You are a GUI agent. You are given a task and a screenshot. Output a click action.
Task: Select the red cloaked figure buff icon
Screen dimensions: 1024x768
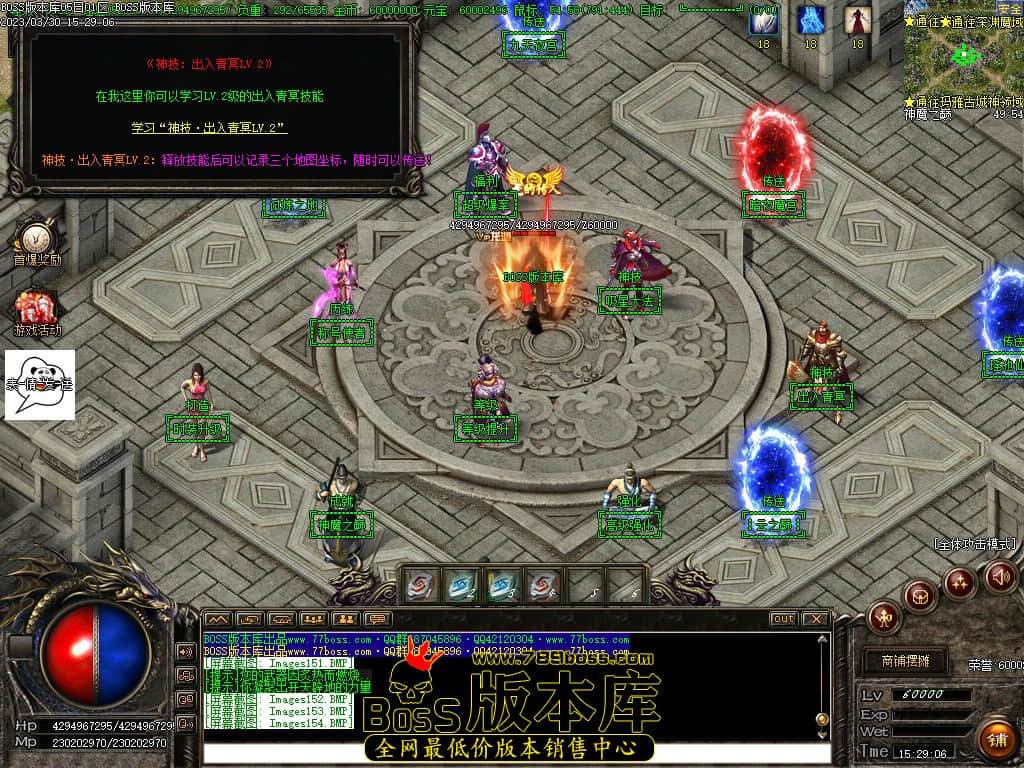tap(856, 20)
